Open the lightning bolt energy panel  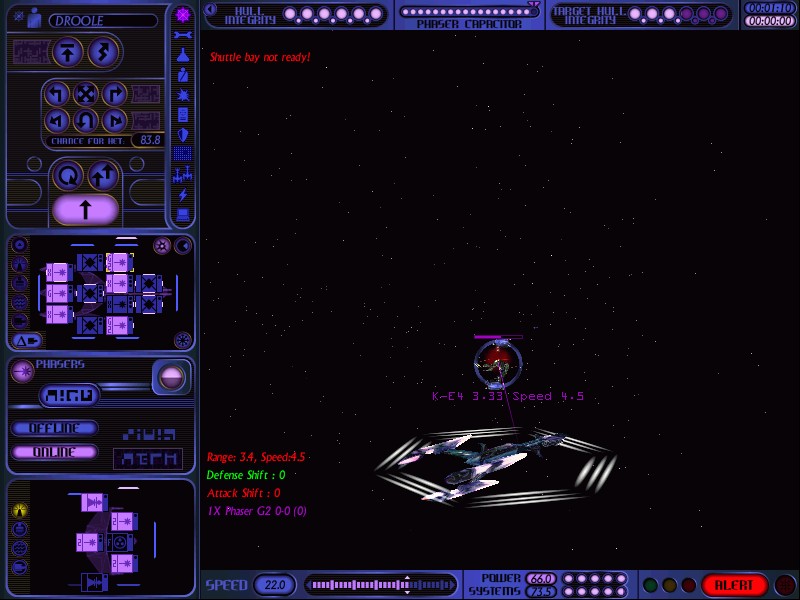183,194
